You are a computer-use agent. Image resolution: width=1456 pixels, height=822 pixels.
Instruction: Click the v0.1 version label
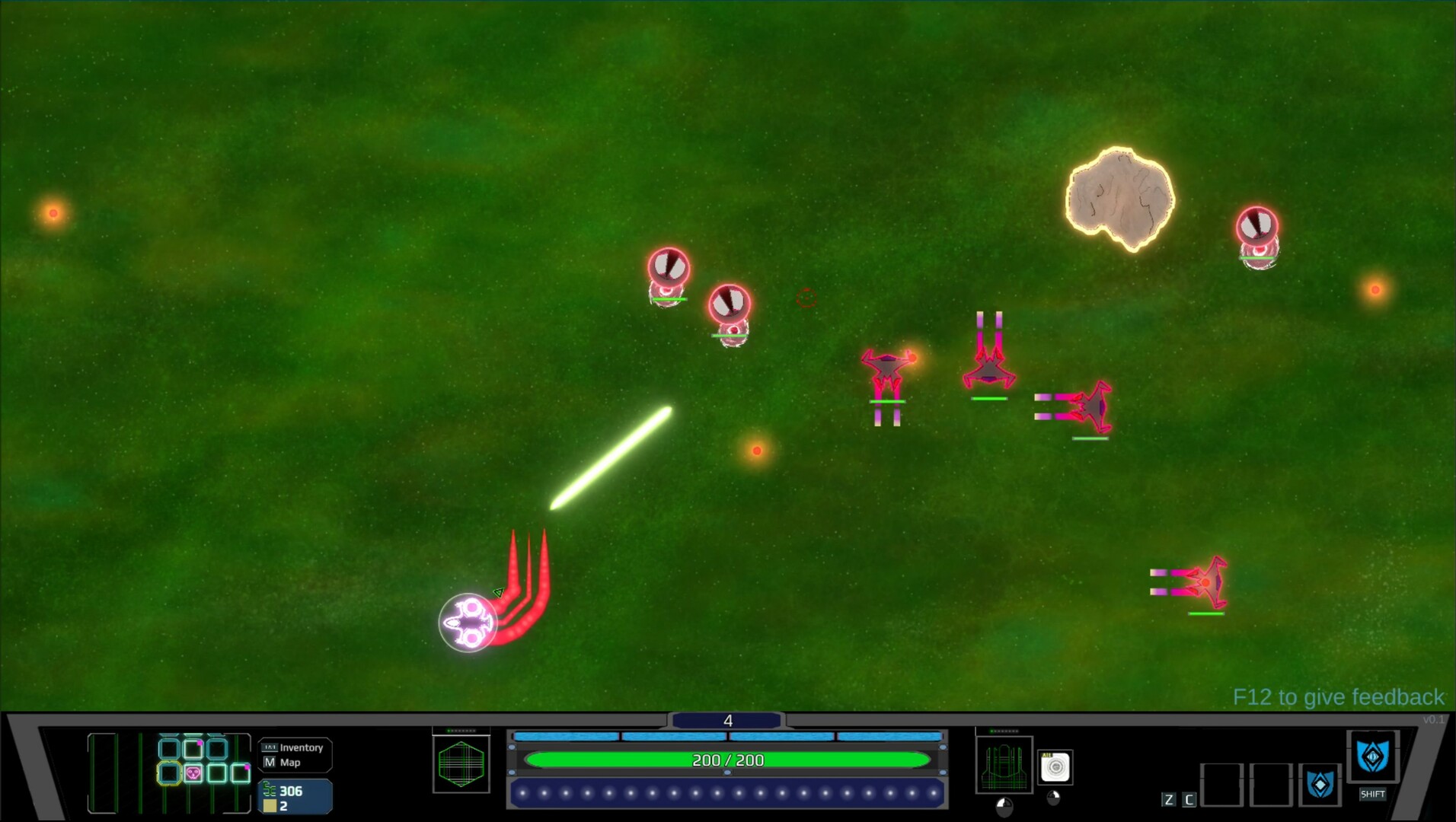1434,719
